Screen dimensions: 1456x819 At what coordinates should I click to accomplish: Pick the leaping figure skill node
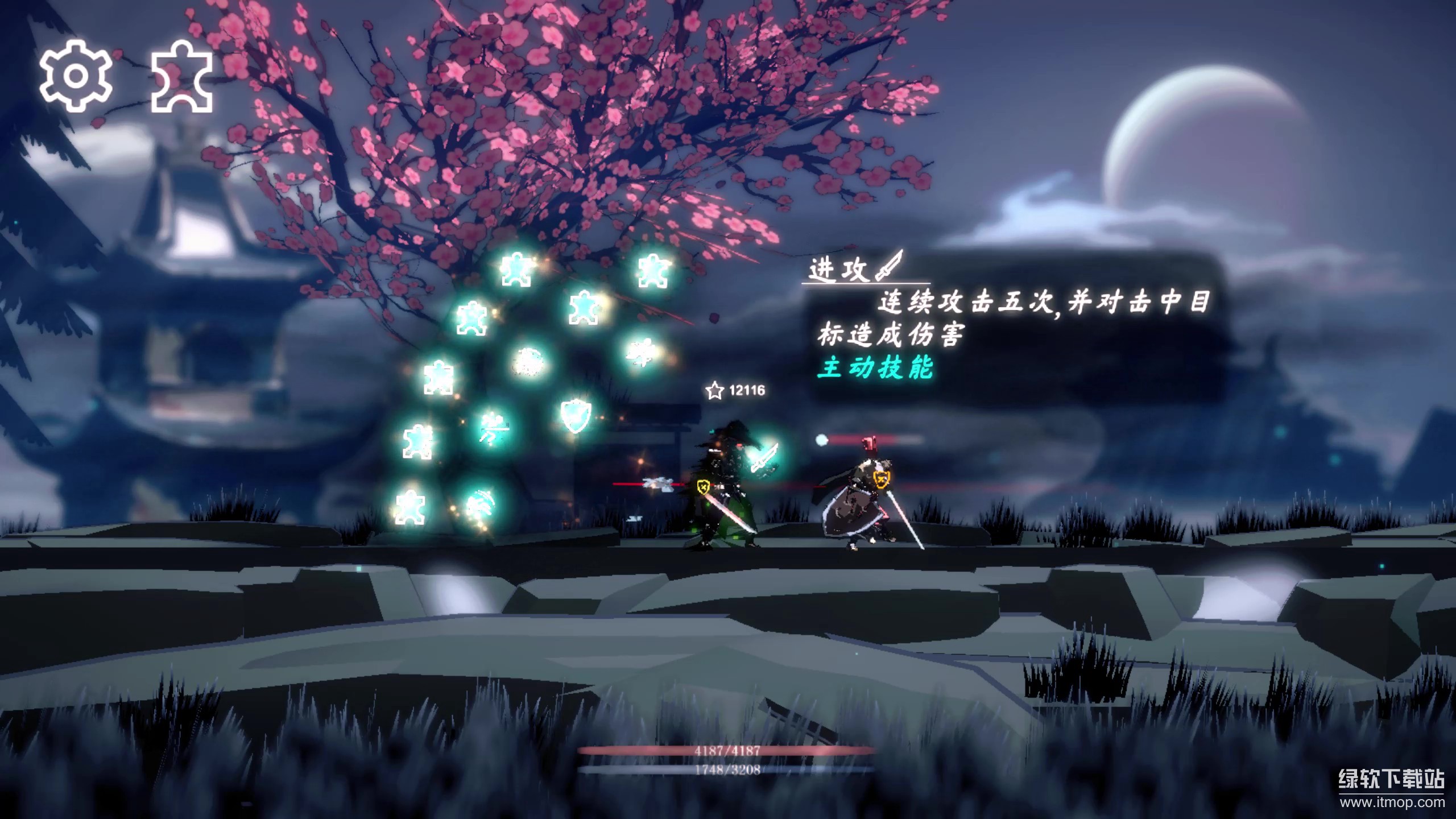pos(642,353)
